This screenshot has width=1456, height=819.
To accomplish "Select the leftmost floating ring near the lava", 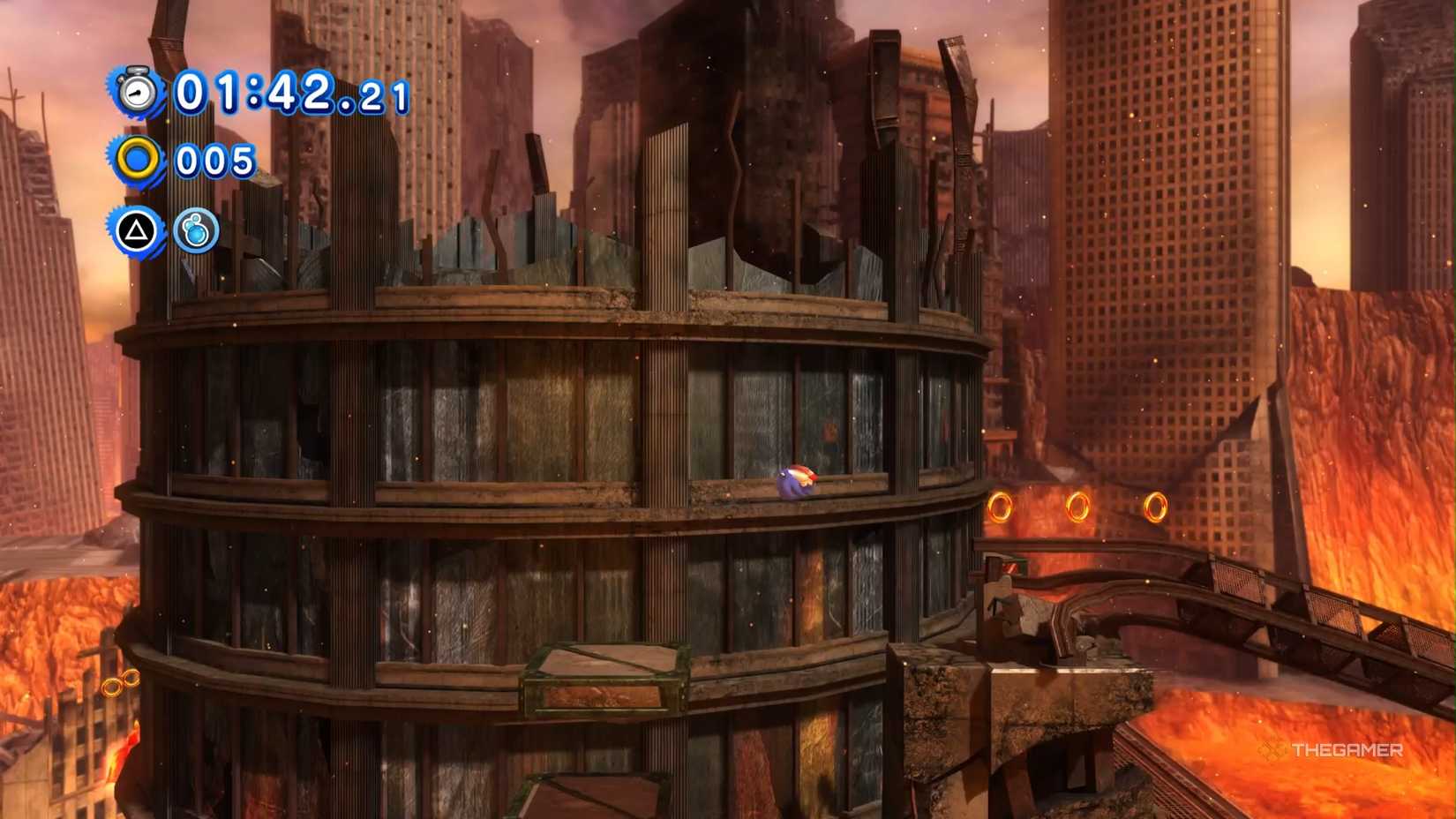I will pos(1000,506).
